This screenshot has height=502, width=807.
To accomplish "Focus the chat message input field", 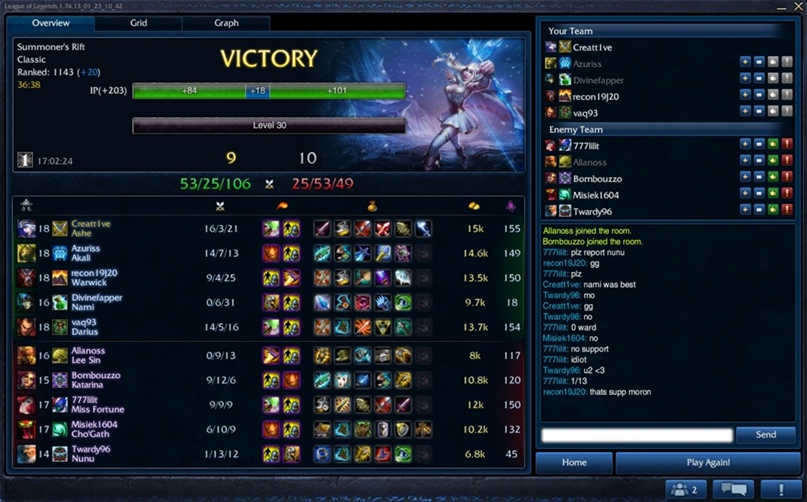I will (x=637, y=435).
